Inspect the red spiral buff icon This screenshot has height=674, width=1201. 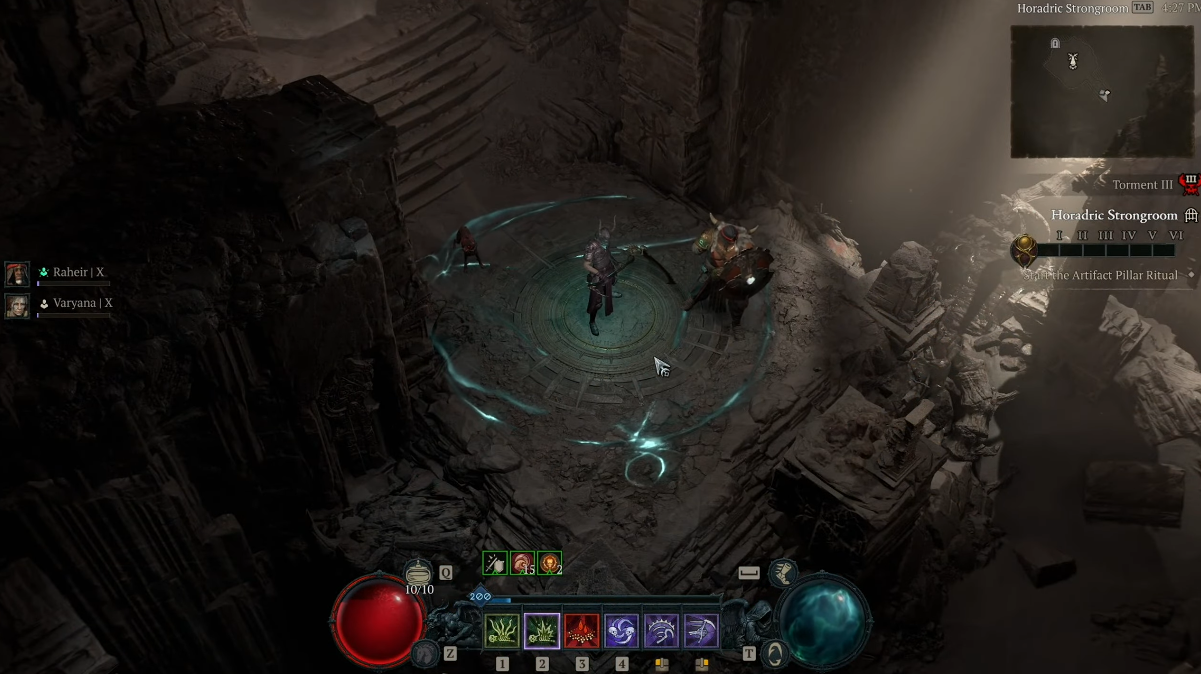pos(522,563)
